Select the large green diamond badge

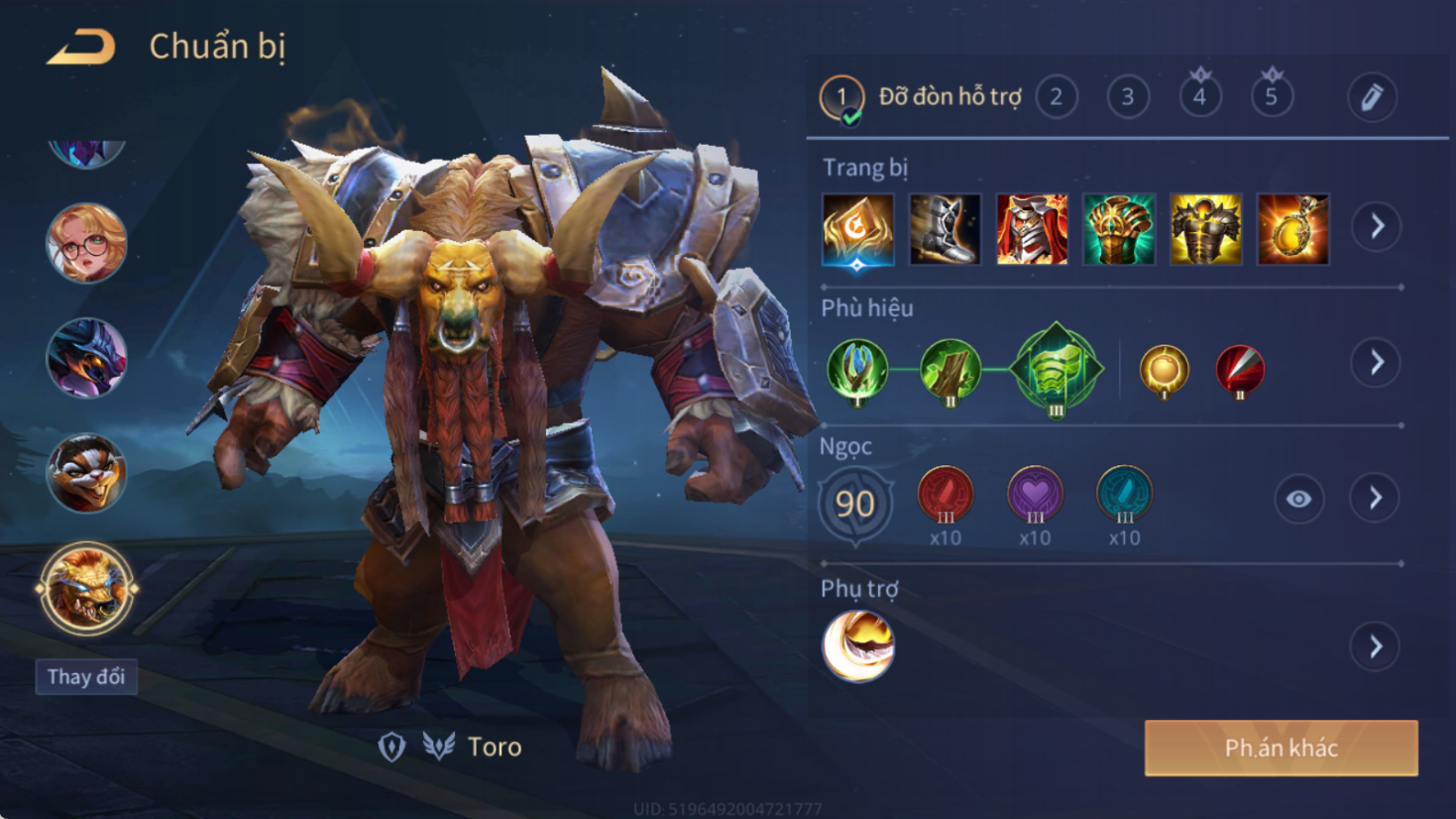pyautogui.click(x=1057, y=369)
